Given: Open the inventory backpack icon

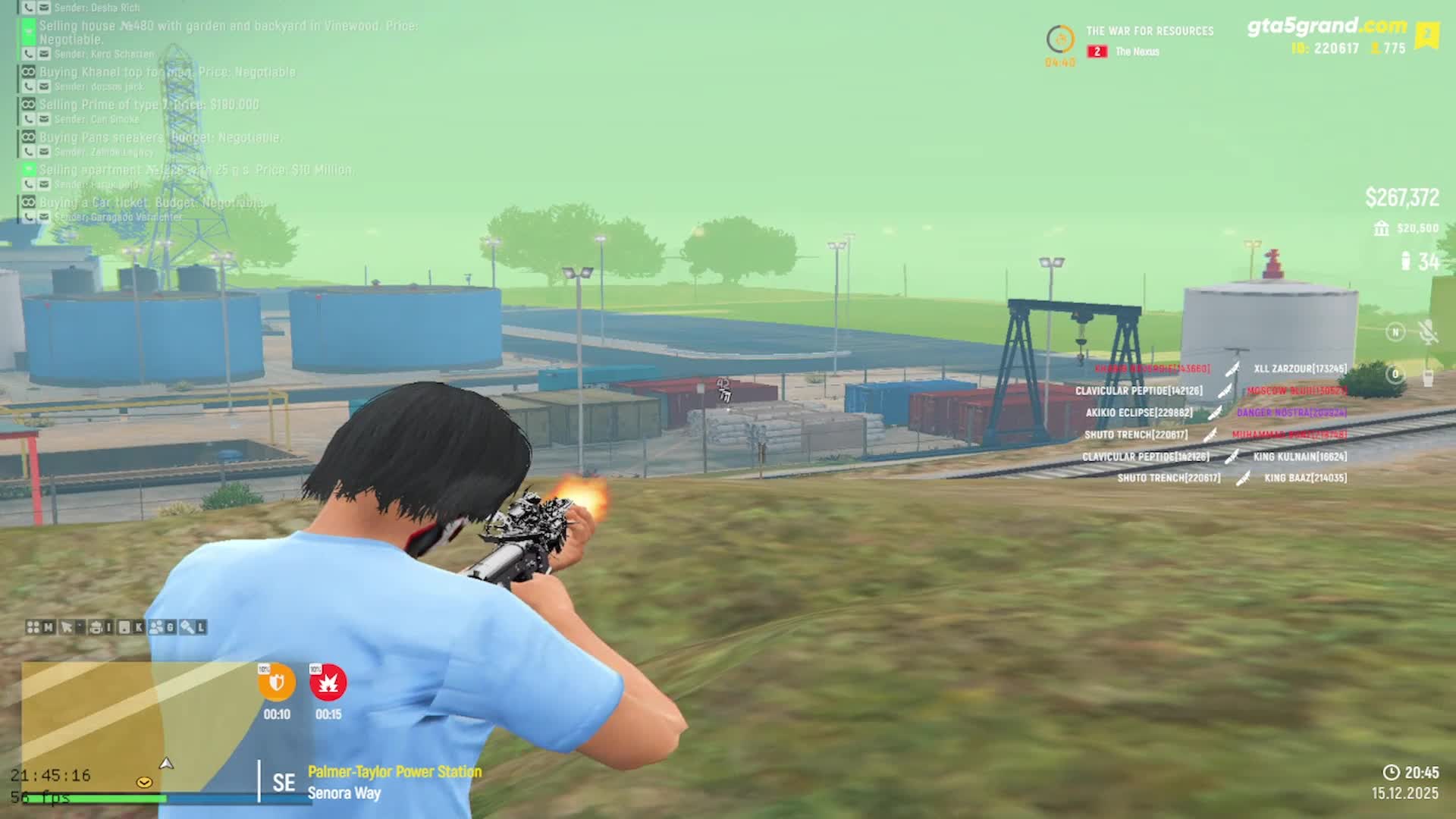Looking at the screenshot, I should pyautogui.click(x=96, y=627).
